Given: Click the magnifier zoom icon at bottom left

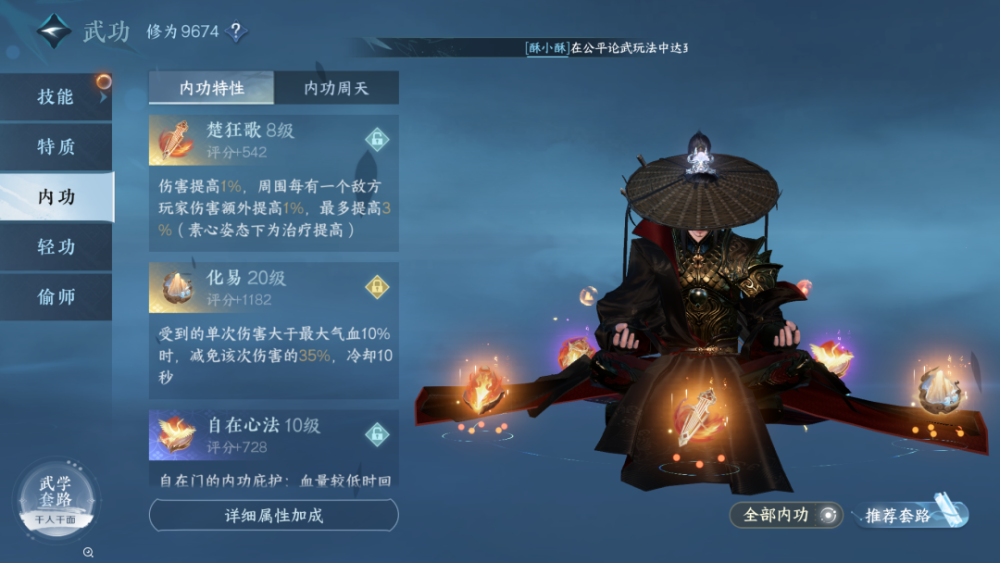Looking at the screenshot, I should click(89, 552).
